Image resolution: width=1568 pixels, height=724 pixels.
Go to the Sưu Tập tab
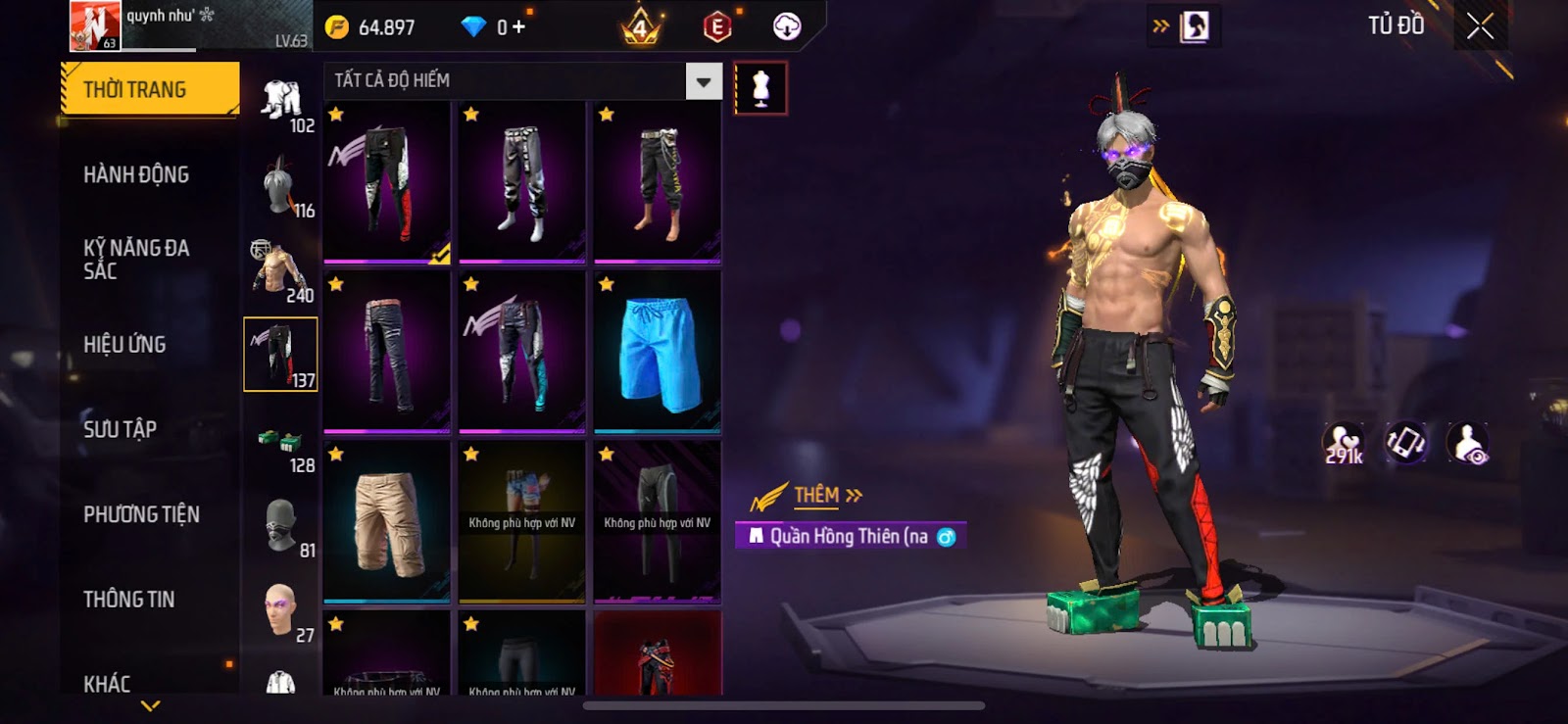pos(120,429)
